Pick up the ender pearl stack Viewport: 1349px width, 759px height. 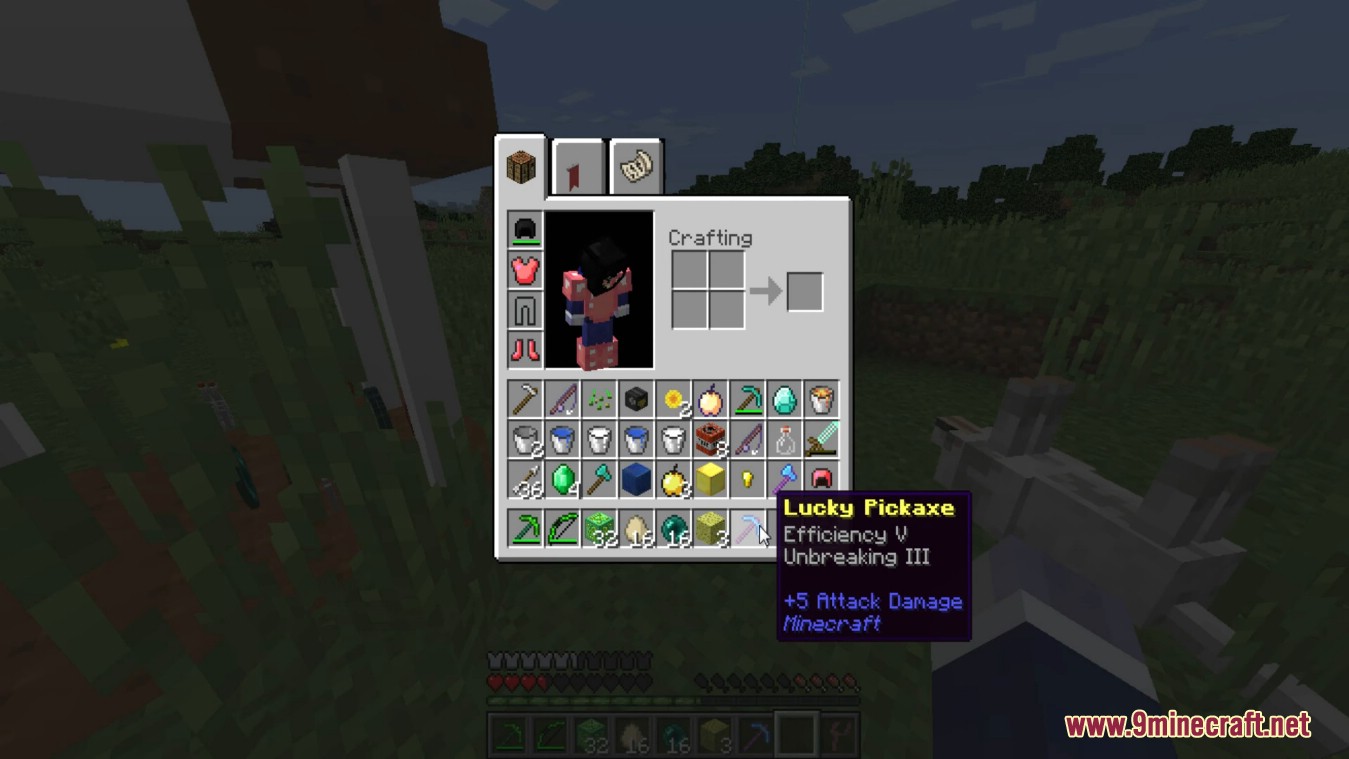pos(673,527)
